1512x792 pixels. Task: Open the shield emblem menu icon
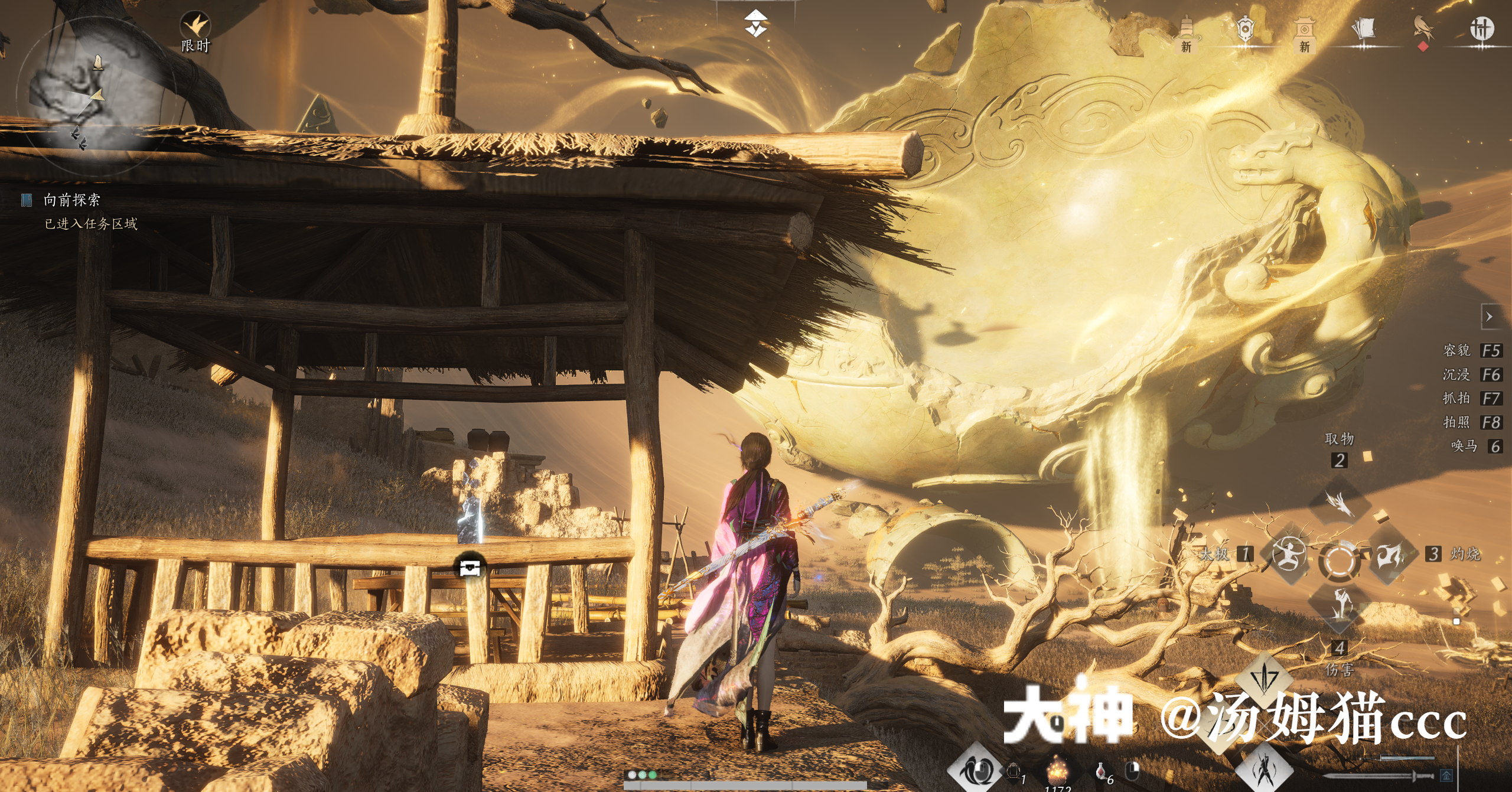[x=1244, y=30]
